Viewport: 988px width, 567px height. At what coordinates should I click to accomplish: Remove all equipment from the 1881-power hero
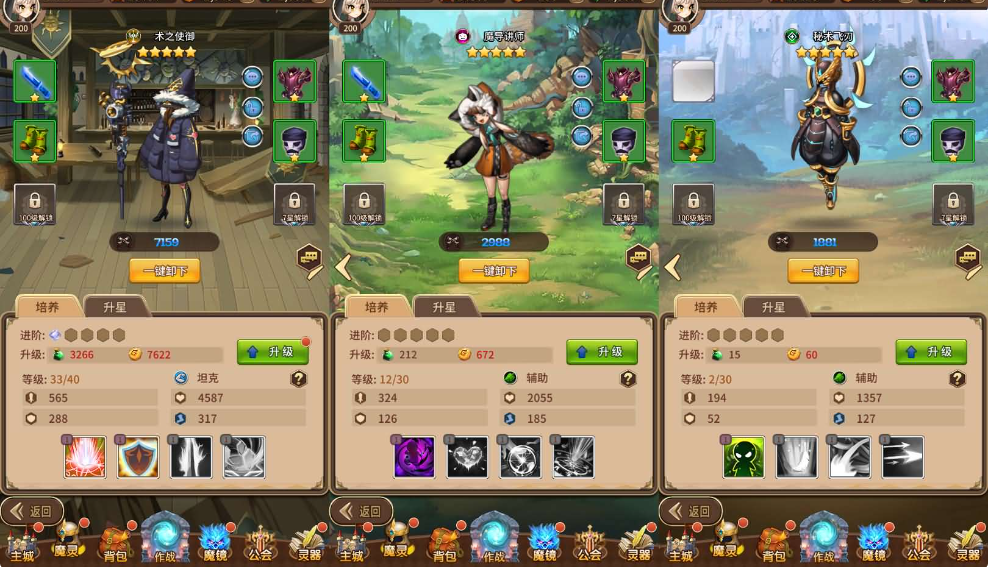coord(823,271)
